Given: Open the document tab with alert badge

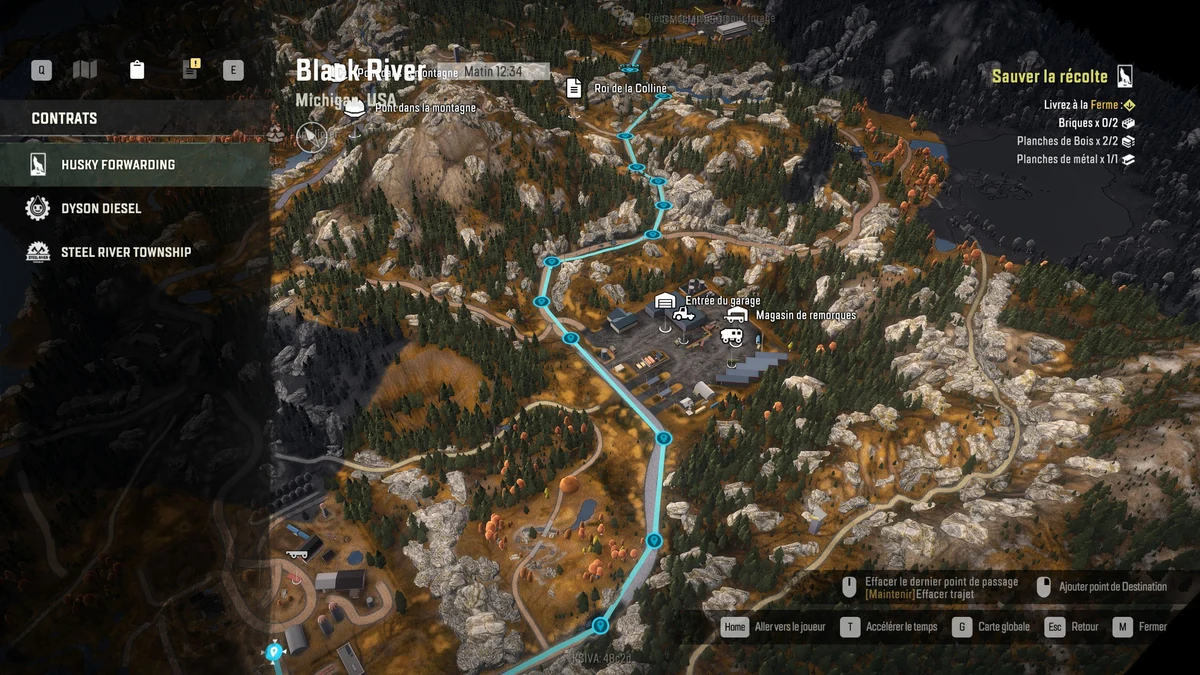Looking at the screenshot, I should (190, 70).
